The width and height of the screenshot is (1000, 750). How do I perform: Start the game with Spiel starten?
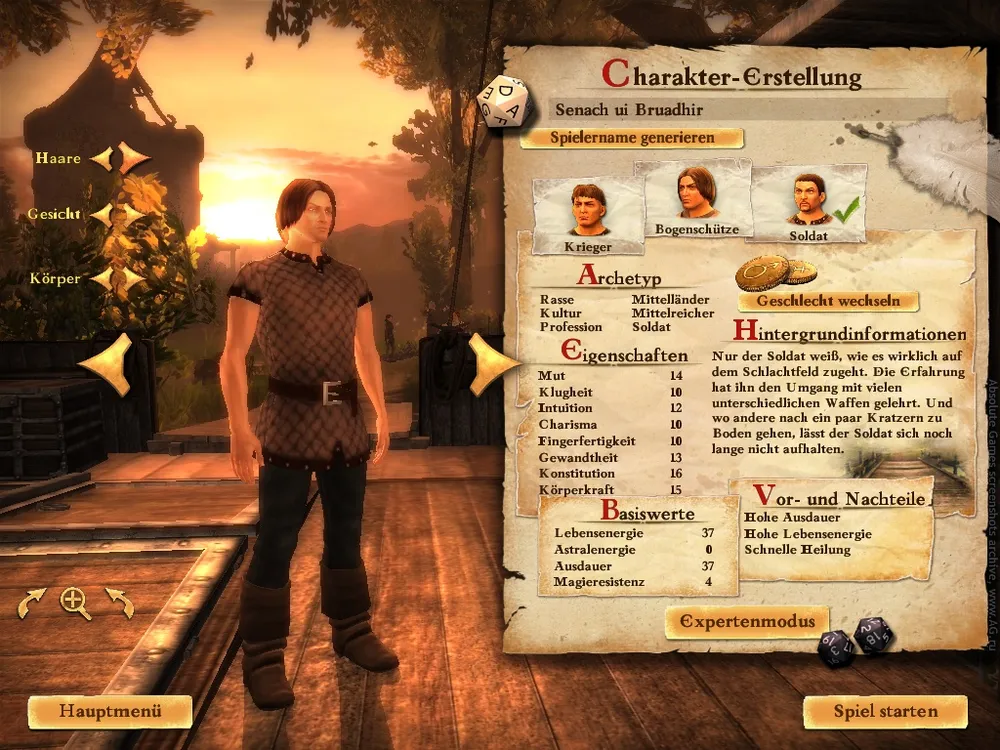885,712
